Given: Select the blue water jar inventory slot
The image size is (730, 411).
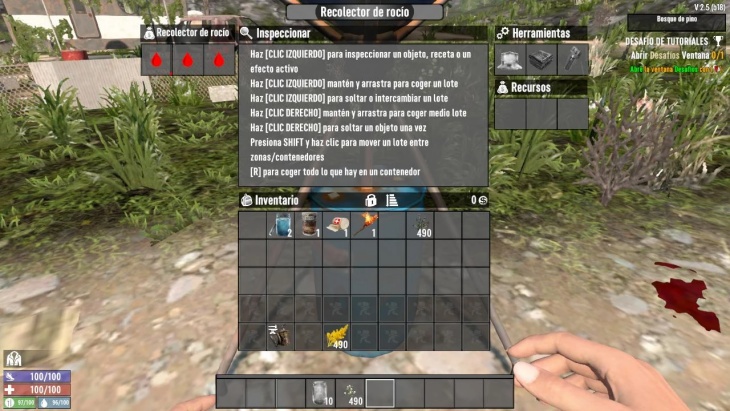Looking at the screenshot, I should [280, 225].
